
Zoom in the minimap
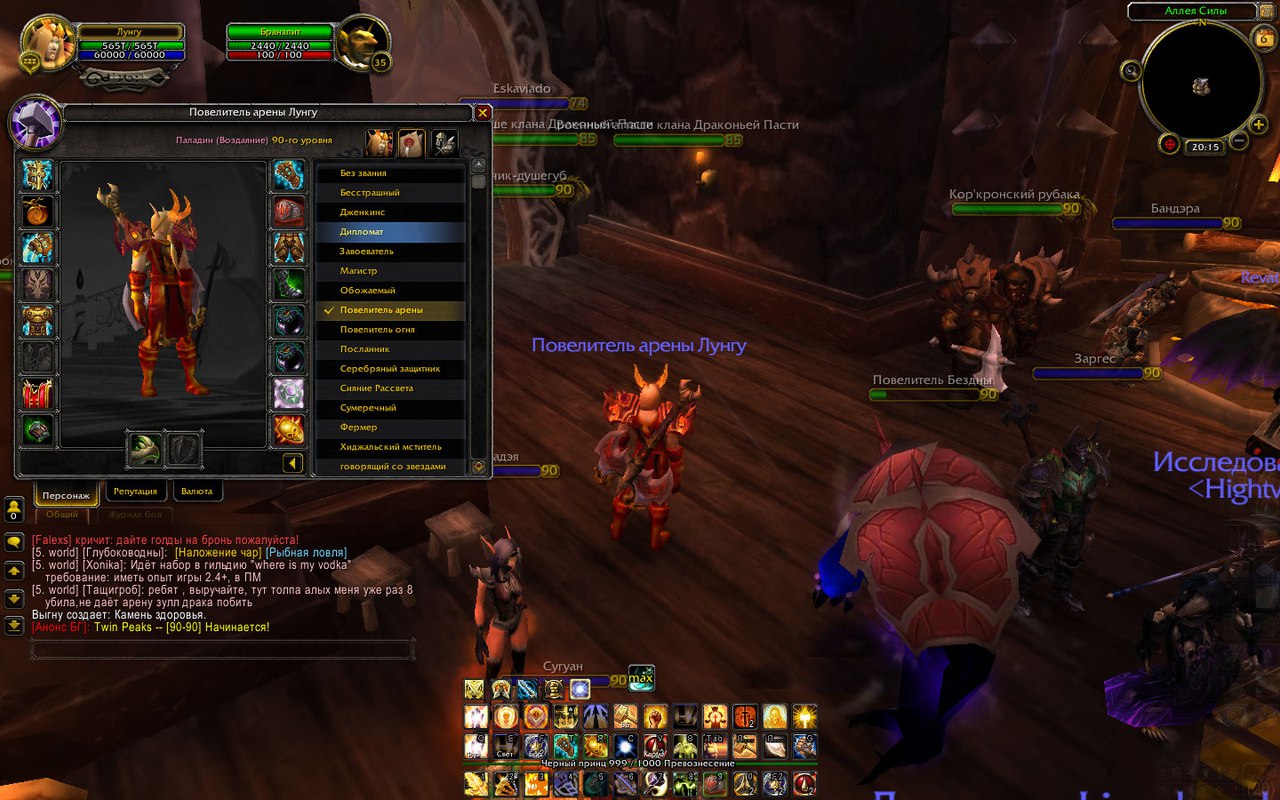coord(1258,125)
